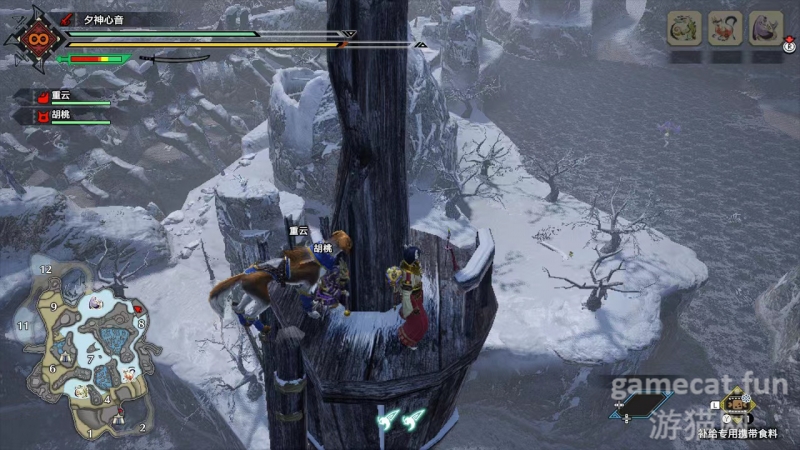The width and height of the screenshot is (800, 450).
Task: Select the purple monster target icon
Action: coord(766,27)
